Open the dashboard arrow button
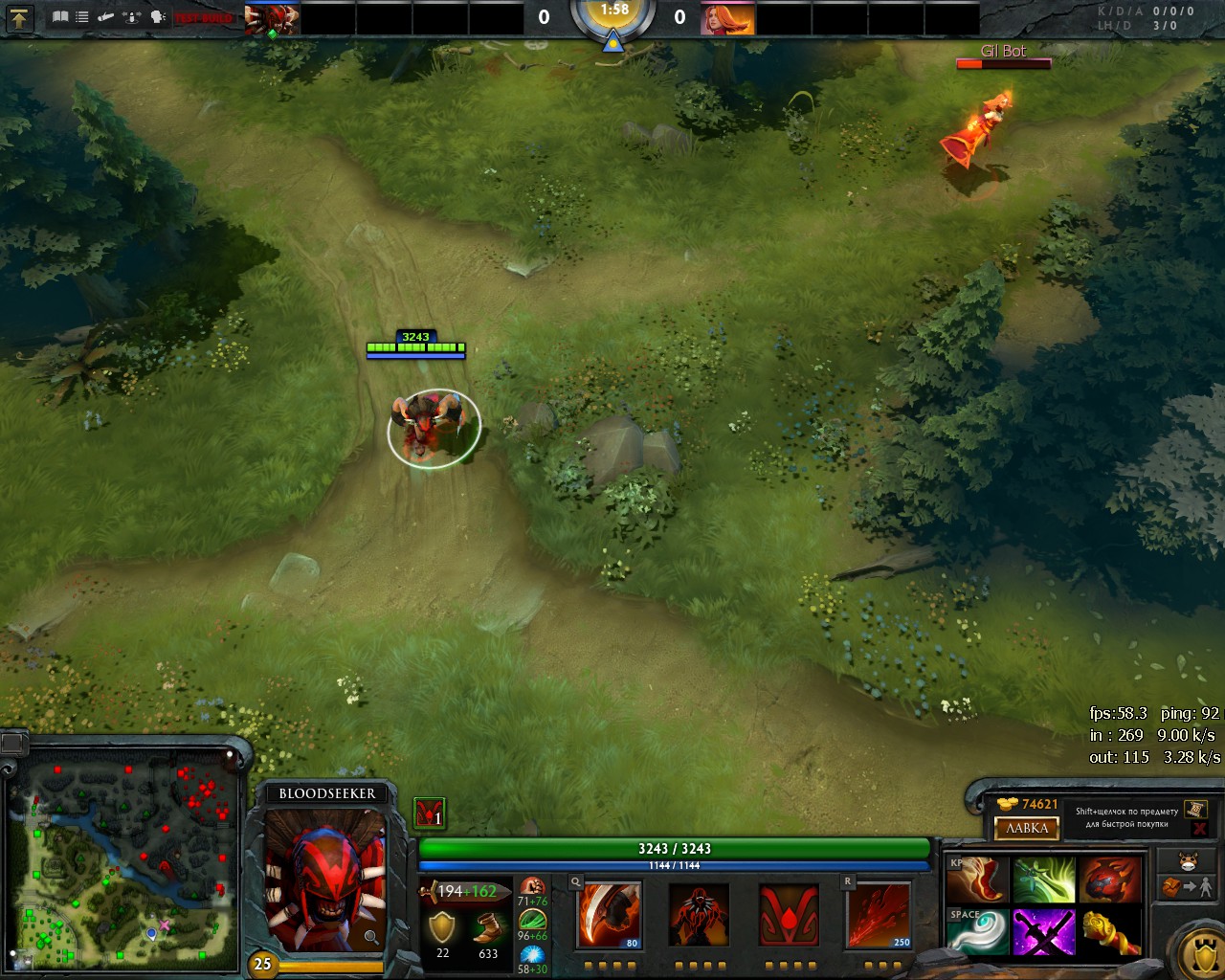1225x980 pixels. click(19, 16)
